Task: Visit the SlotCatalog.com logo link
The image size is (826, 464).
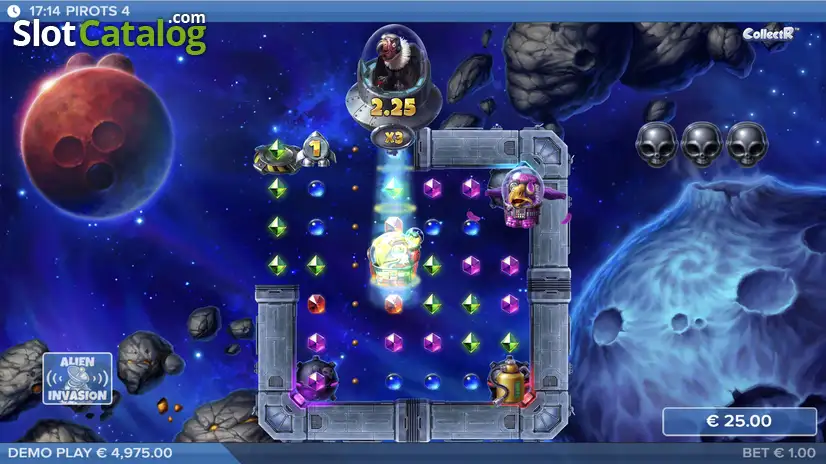Action: click(x=109, y=35)
